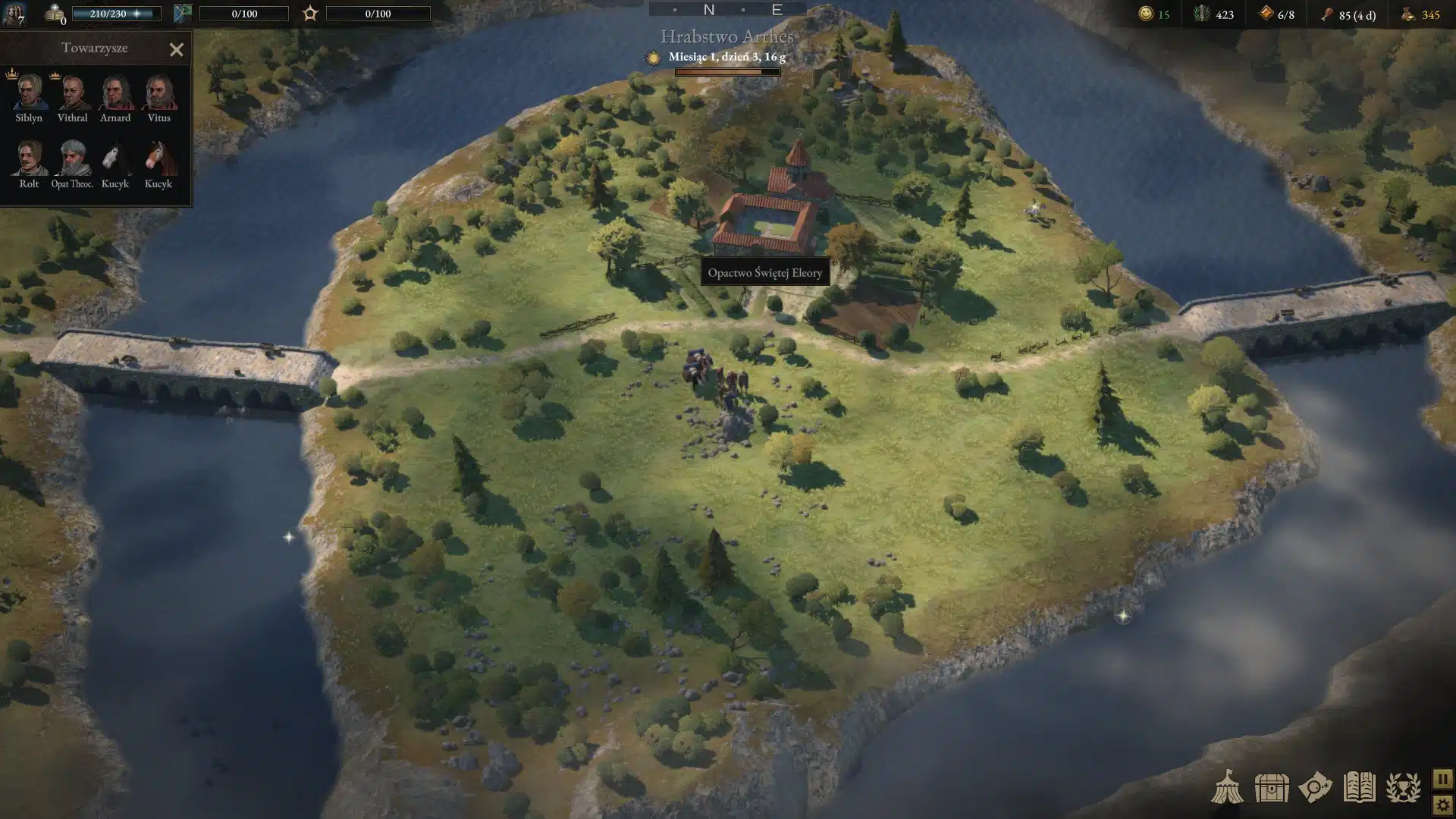Screen dimensions: 1456x819
Task: Click the Opactwo Świętej Eleory location label
Action: [x=764, y=272]
